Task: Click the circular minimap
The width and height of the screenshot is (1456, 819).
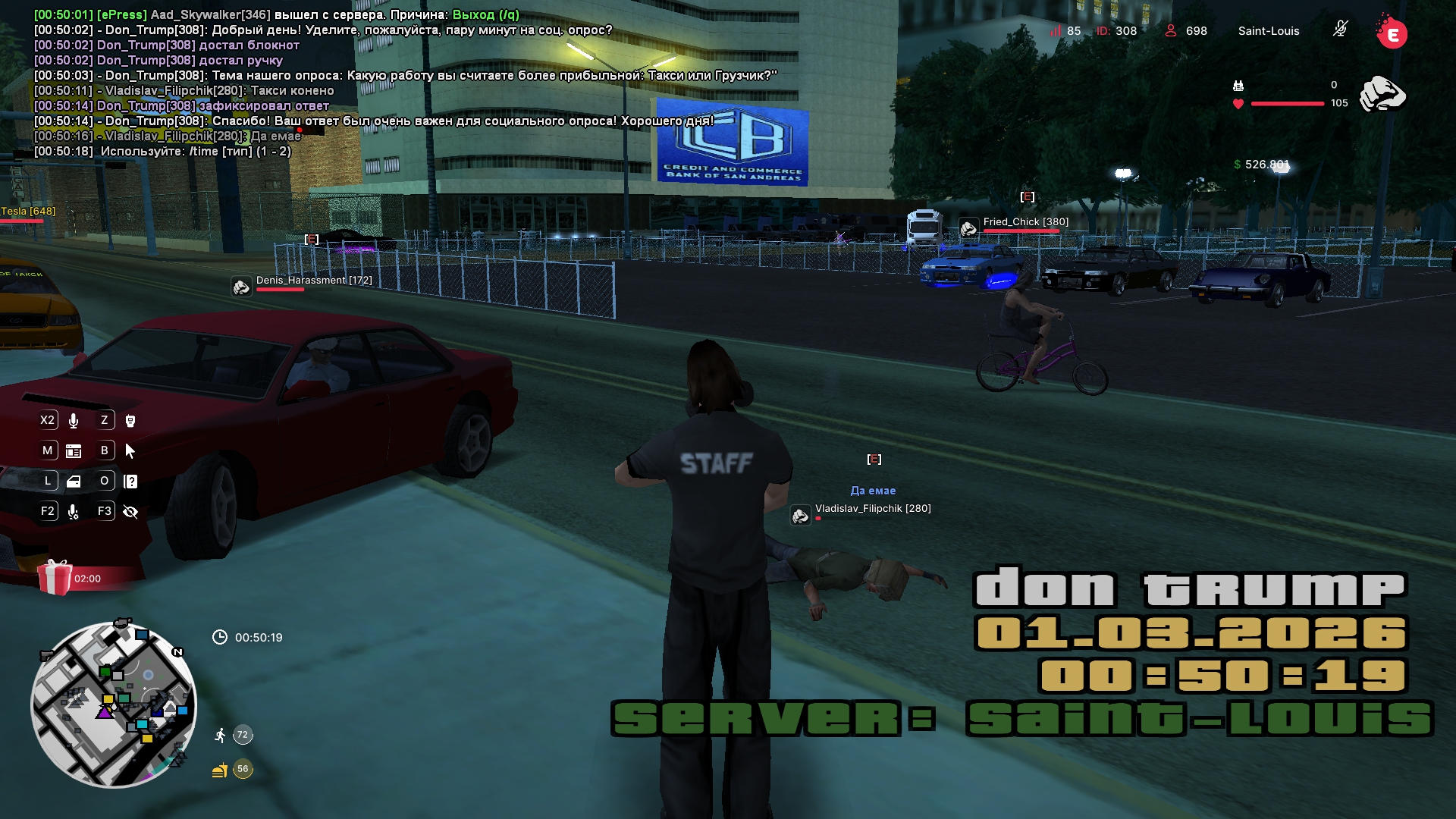Action: click(114, 704)
